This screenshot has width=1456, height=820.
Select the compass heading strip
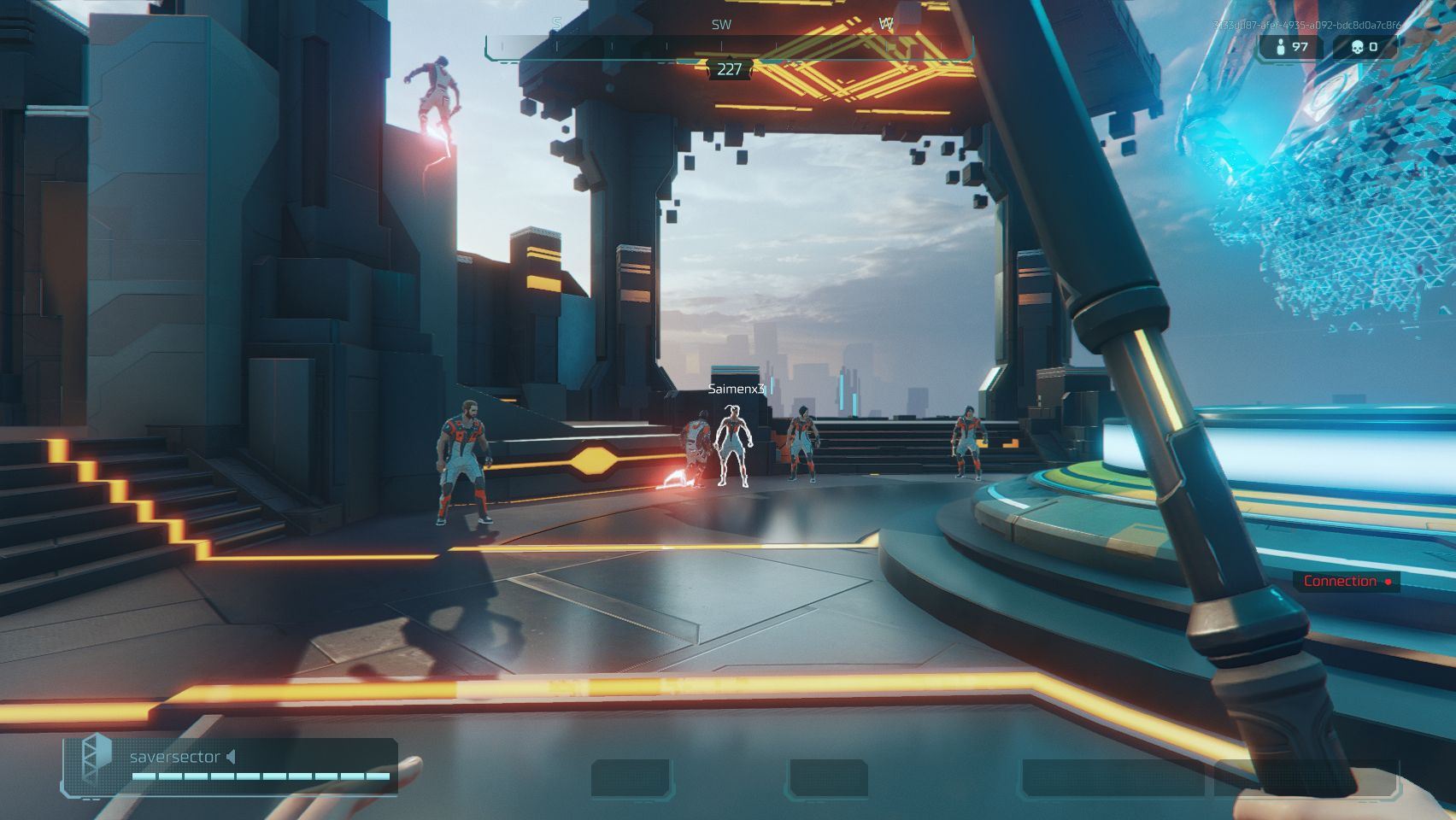[x=728, y=46]
